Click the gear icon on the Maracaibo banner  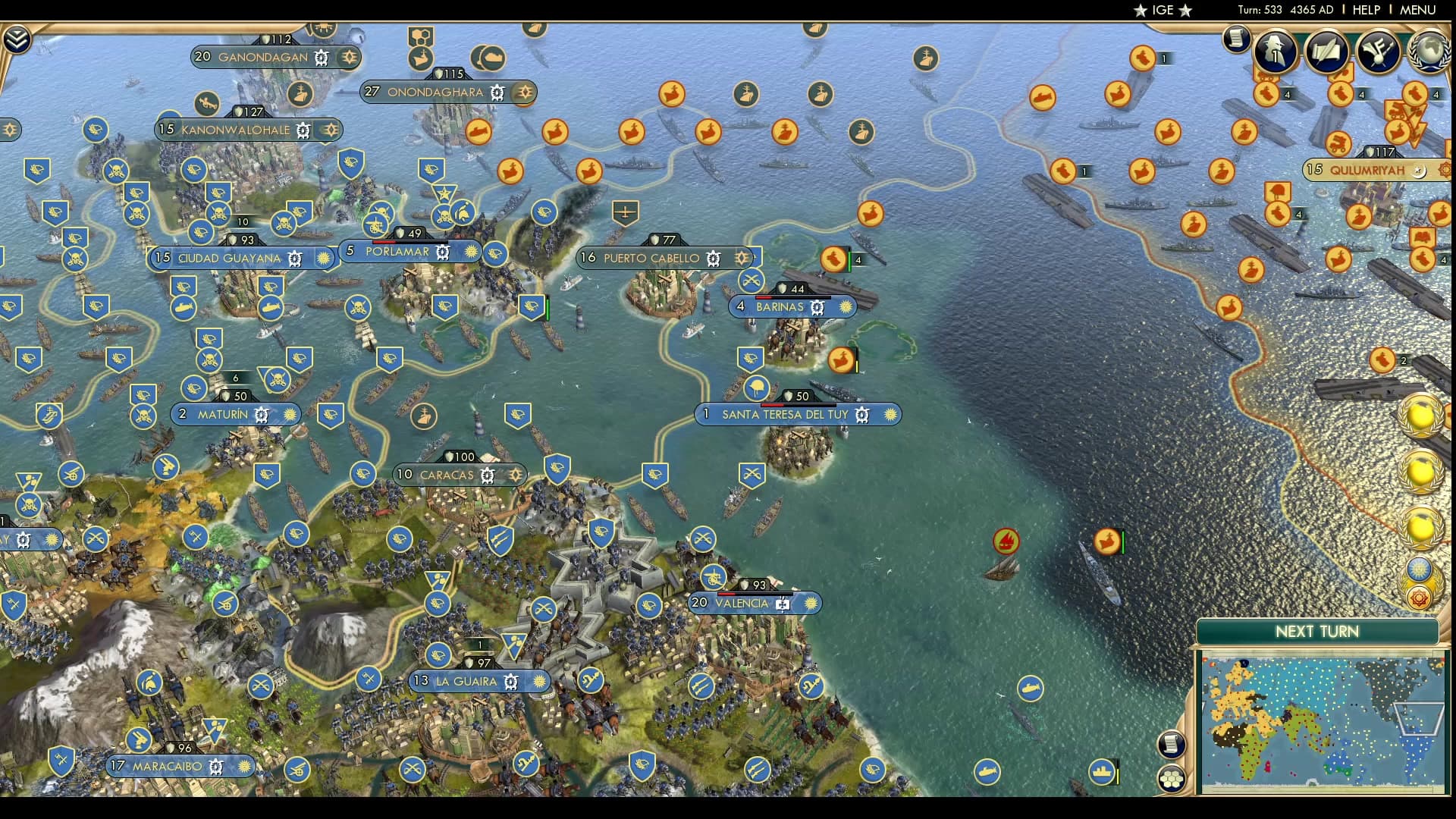coord(217,767)
